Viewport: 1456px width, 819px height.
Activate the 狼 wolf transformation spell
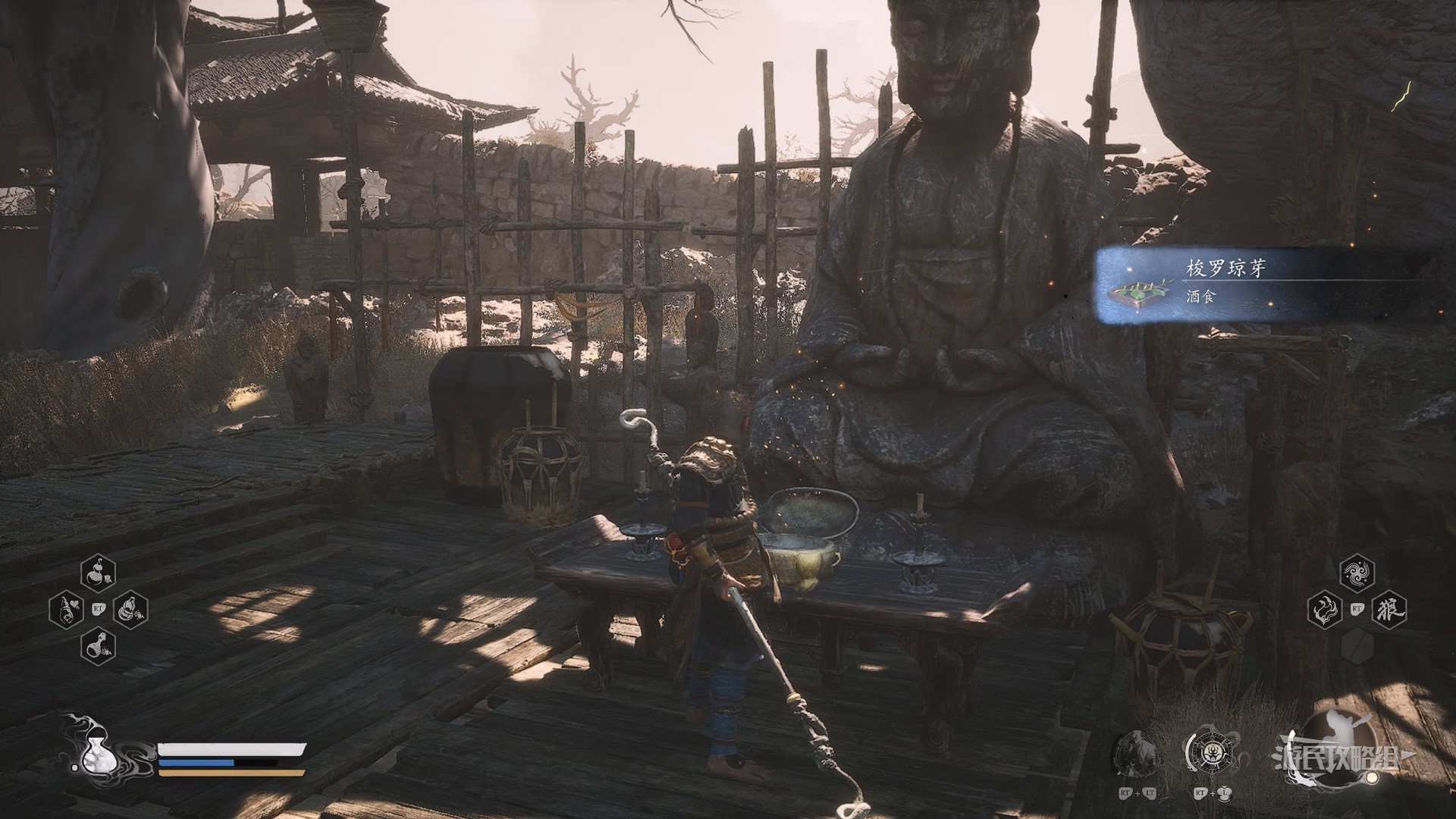click(x=1389, y=609)
